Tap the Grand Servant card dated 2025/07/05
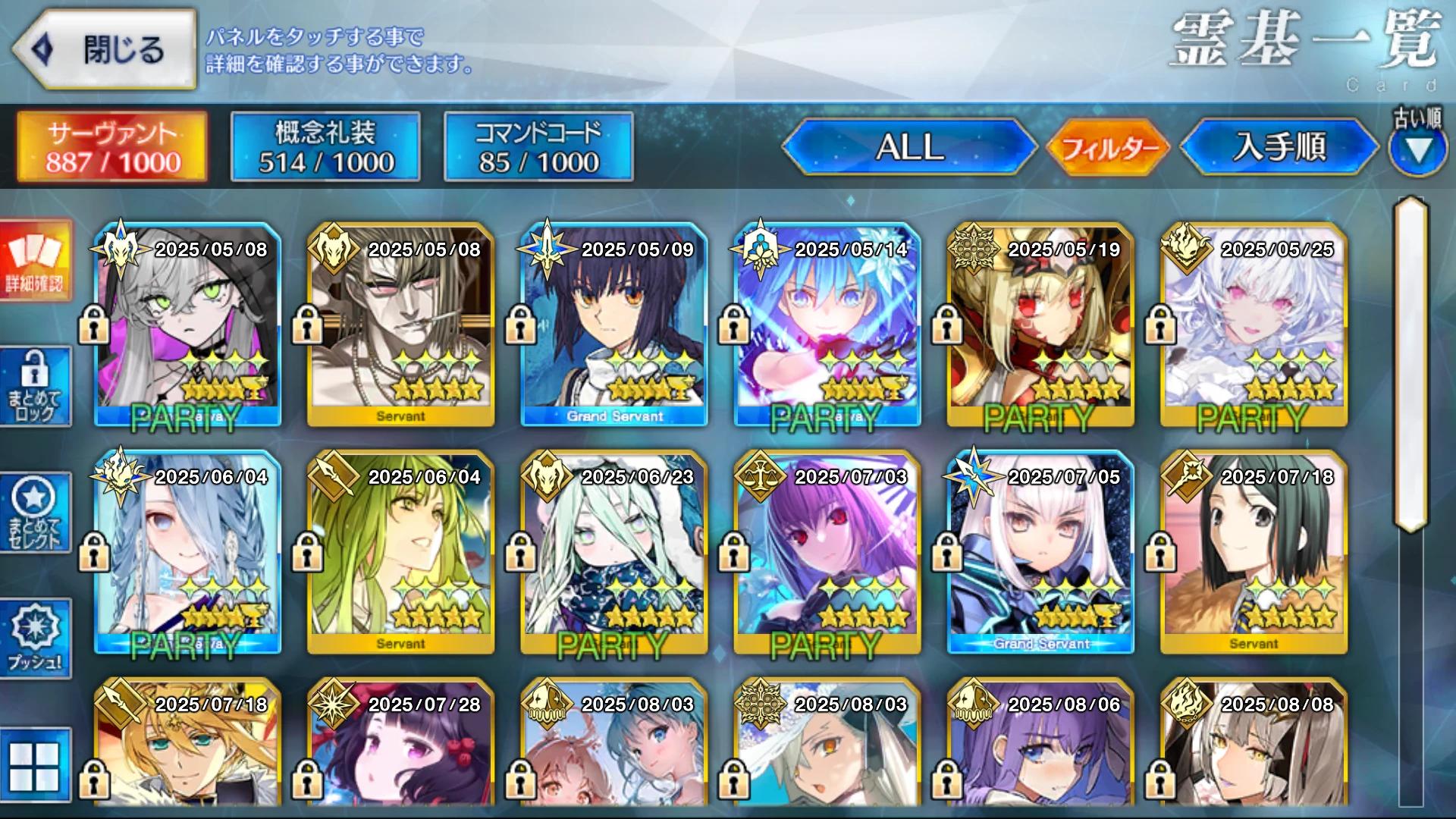Screen dimensions: 1456x819 click(1040, 552)
